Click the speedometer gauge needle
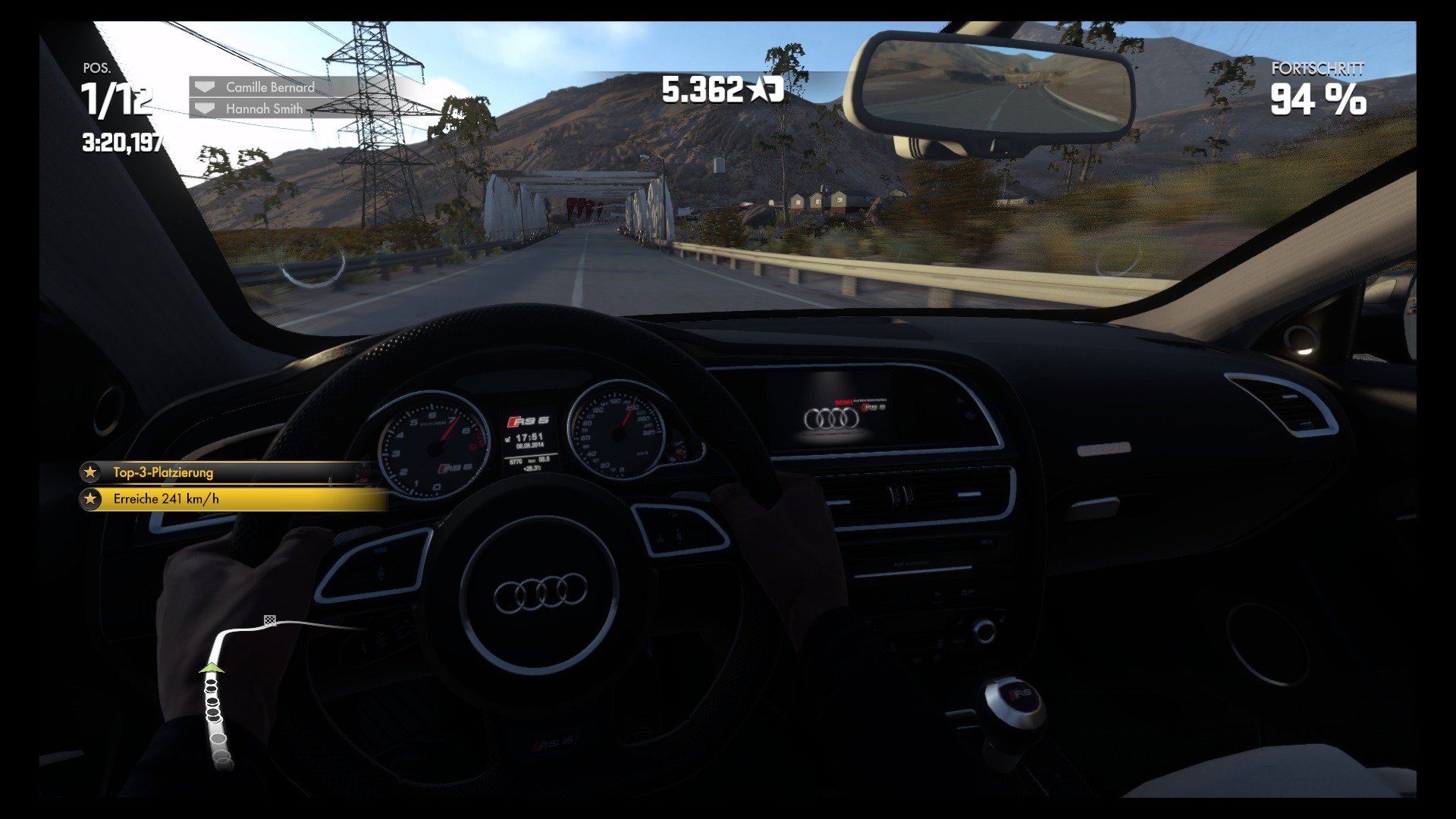The height and width of the screenshot is (819, 1456). click(x=627, y=416)
